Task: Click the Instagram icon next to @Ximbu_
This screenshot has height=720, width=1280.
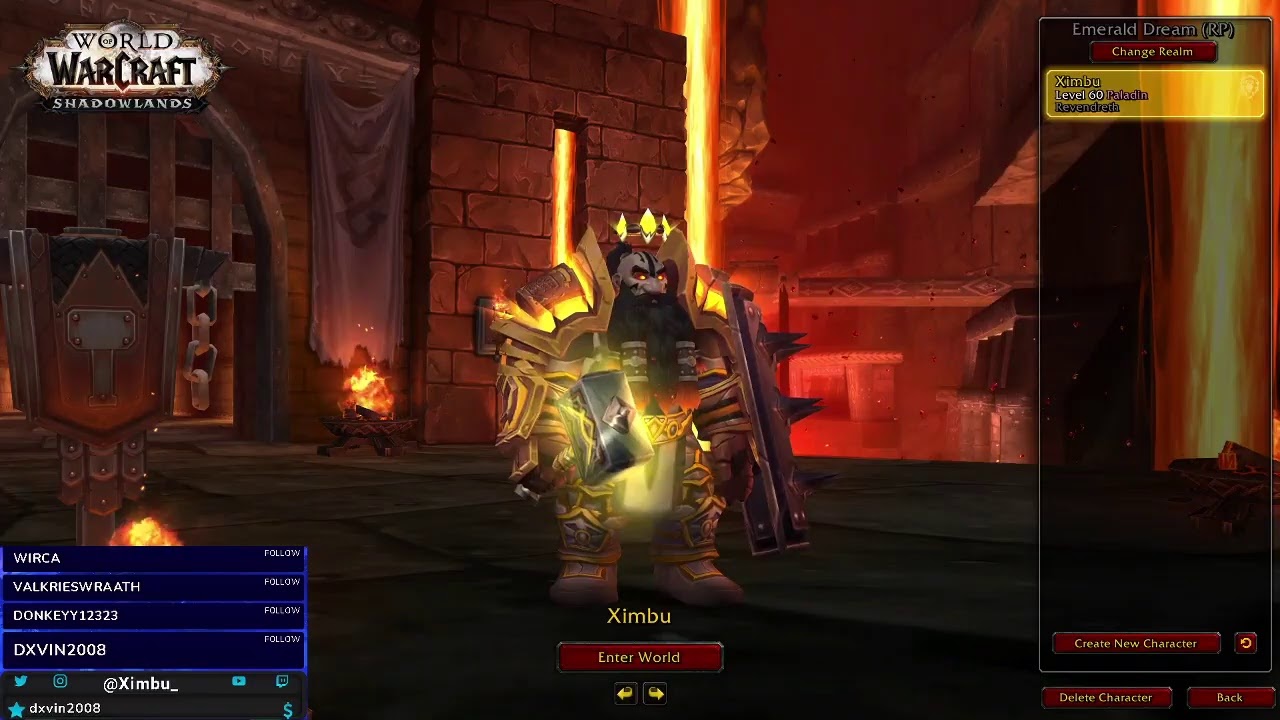Action: tap(60, 682)
